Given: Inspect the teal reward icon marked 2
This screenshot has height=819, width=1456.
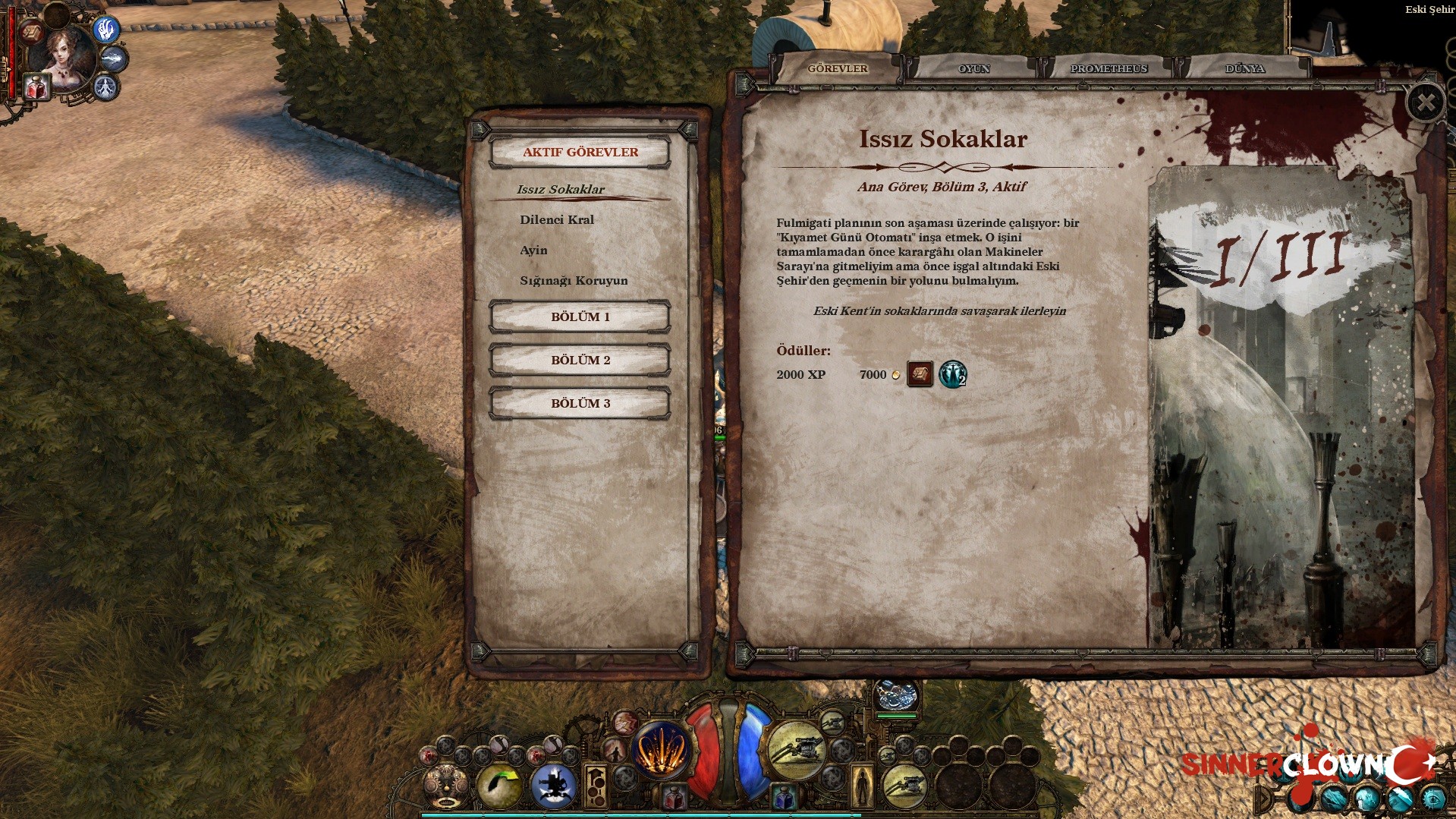Looking at the screenshot, I should pos(952,374).
